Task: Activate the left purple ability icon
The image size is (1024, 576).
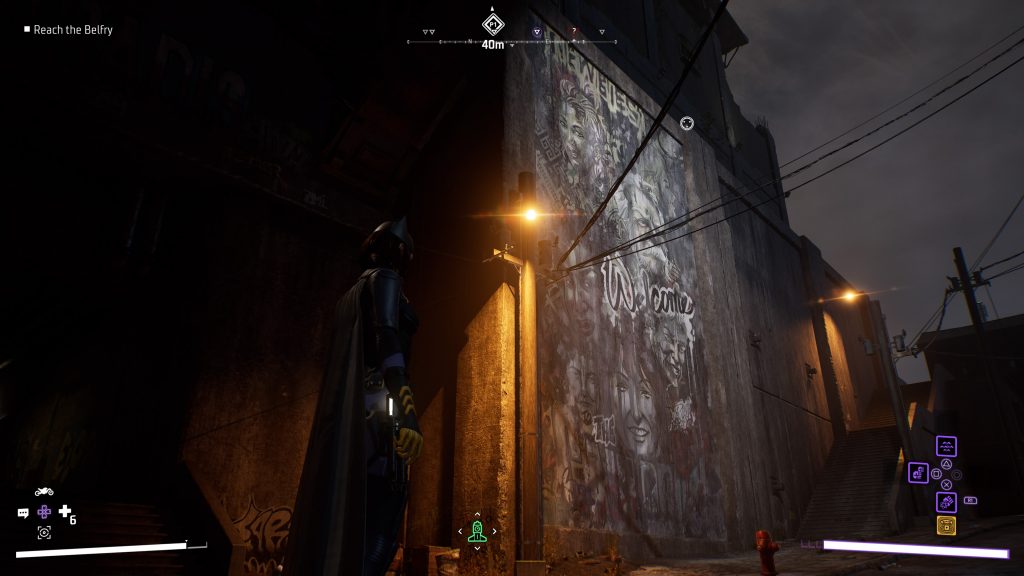Action: click(918, 473)
